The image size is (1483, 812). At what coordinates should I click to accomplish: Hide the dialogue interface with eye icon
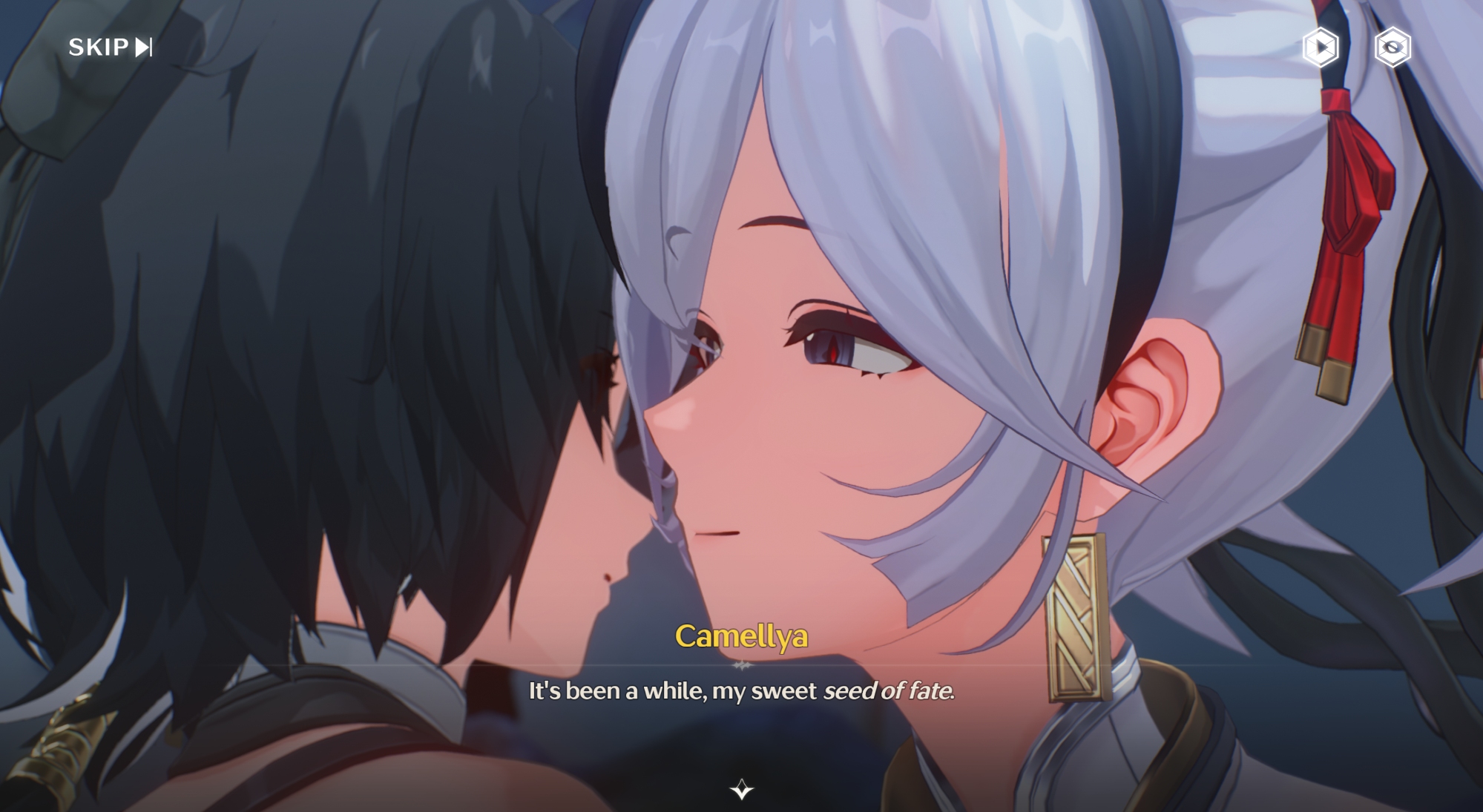coord(1392,47)
